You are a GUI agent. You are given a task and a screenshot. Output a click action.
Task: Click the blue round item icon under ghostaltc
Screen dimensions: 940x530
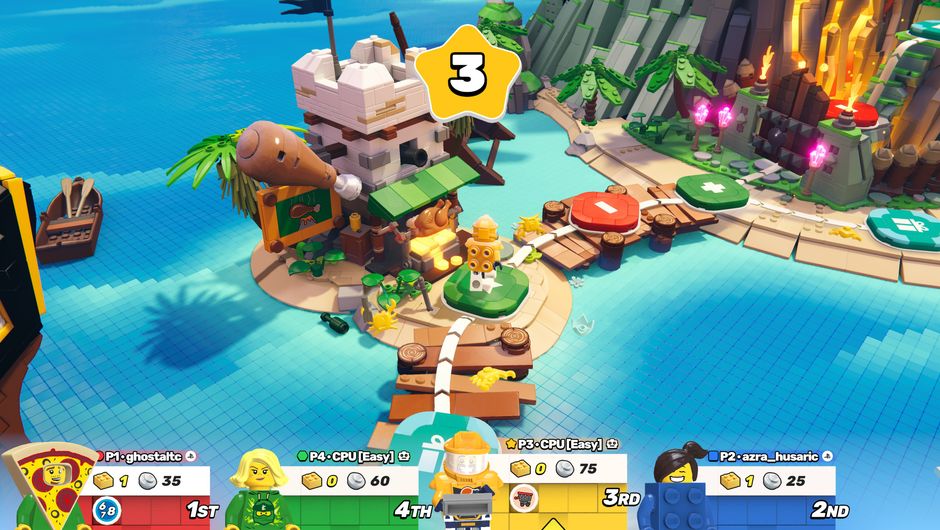point(106,510)
